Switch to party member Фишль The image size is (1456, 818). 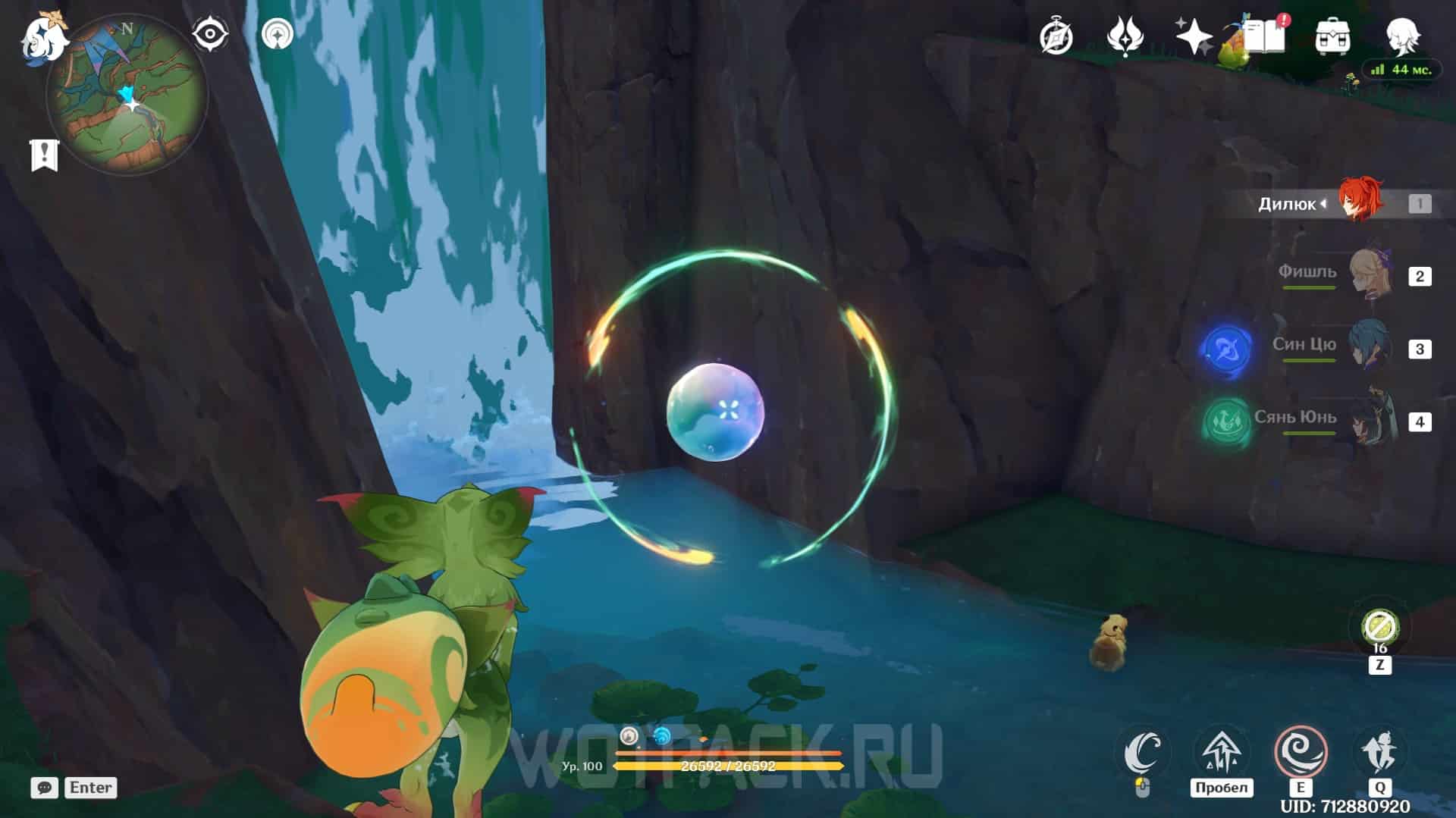(1370, 274)
